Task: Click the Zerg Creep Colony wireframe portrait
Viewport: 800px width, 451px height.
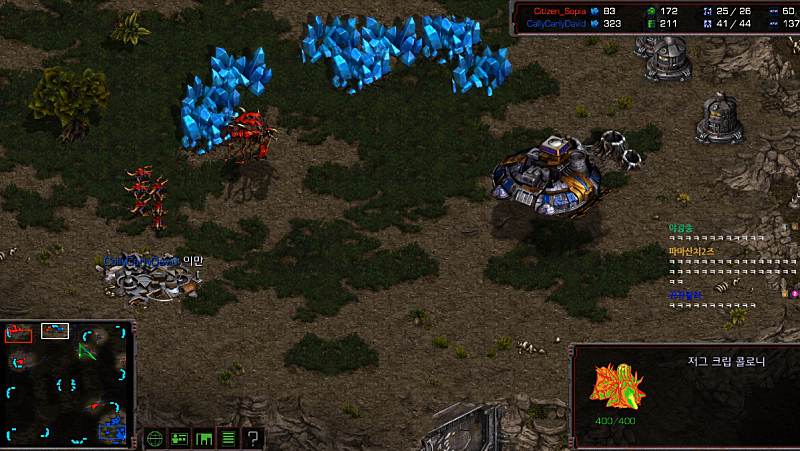Action: click(617, 385)
